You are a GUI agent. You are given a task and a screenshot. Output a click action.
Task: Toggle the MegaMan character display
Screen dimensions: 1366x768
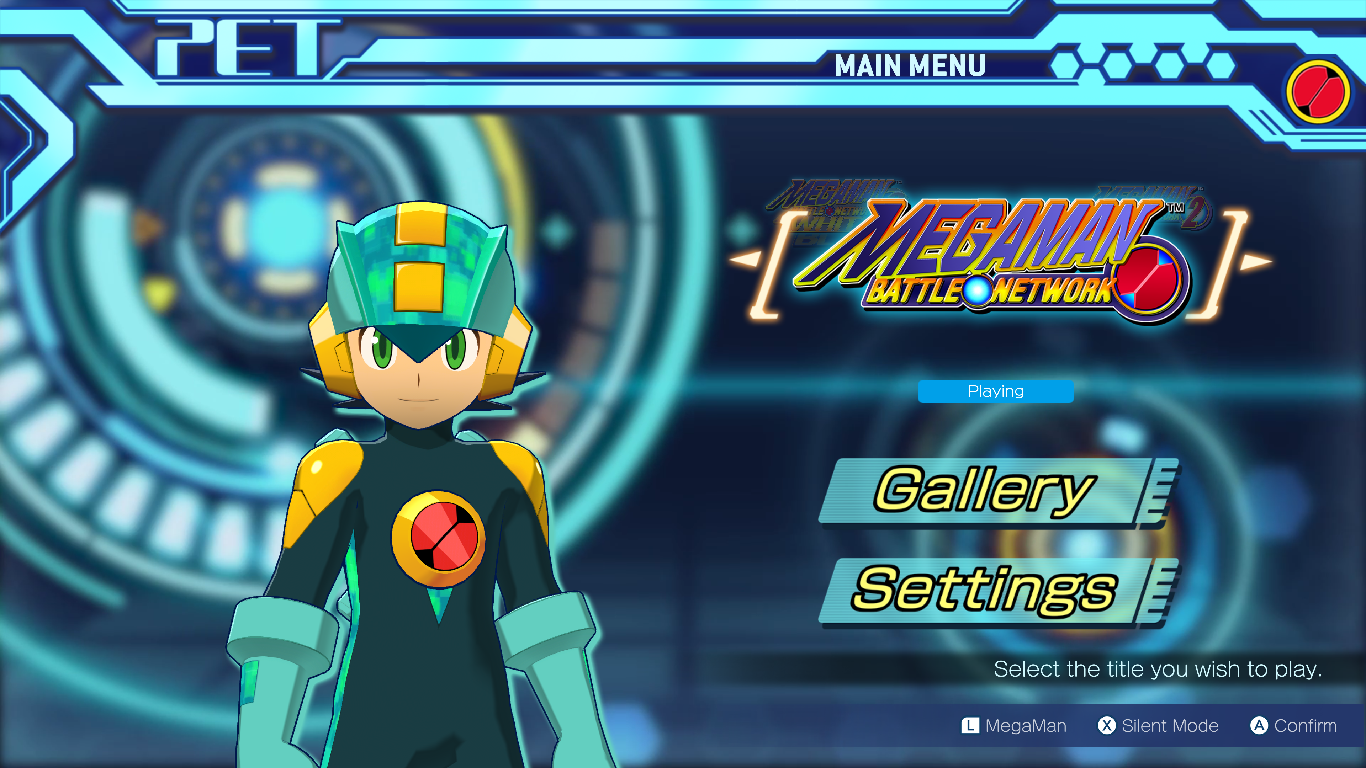[1013, 726]
